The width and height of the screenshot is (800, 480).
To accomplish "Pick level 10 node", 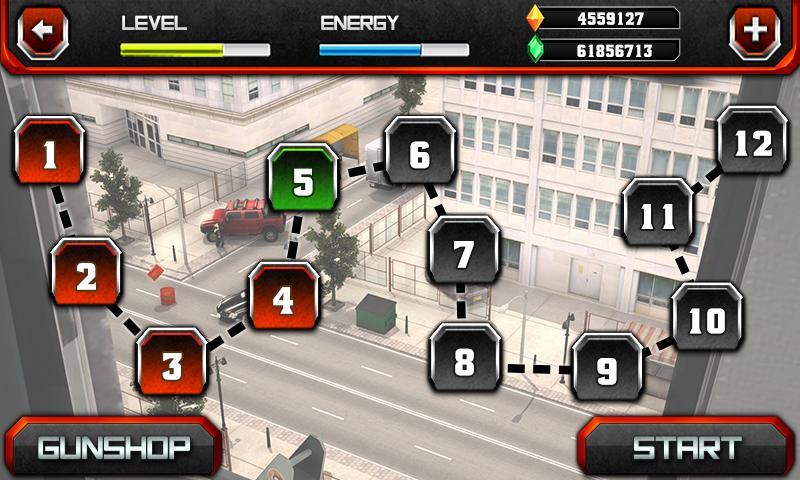I will coord(707,320).
